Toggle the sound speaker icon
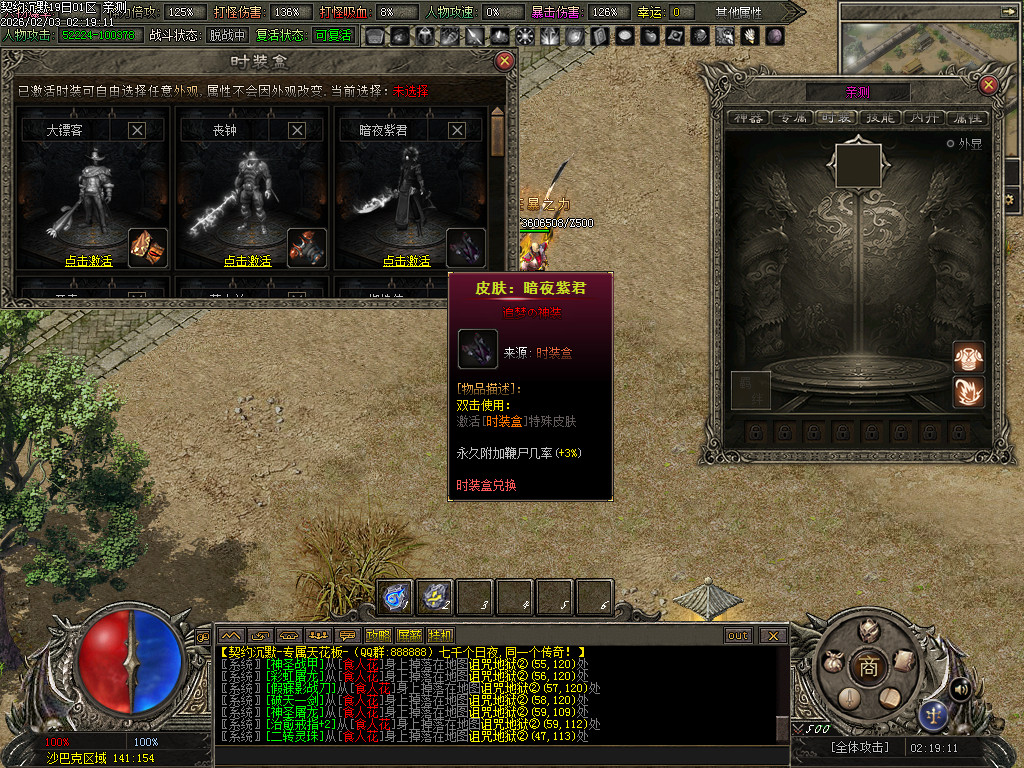The height and width of the screenshot is (768, 1024). tap(960, 688)
